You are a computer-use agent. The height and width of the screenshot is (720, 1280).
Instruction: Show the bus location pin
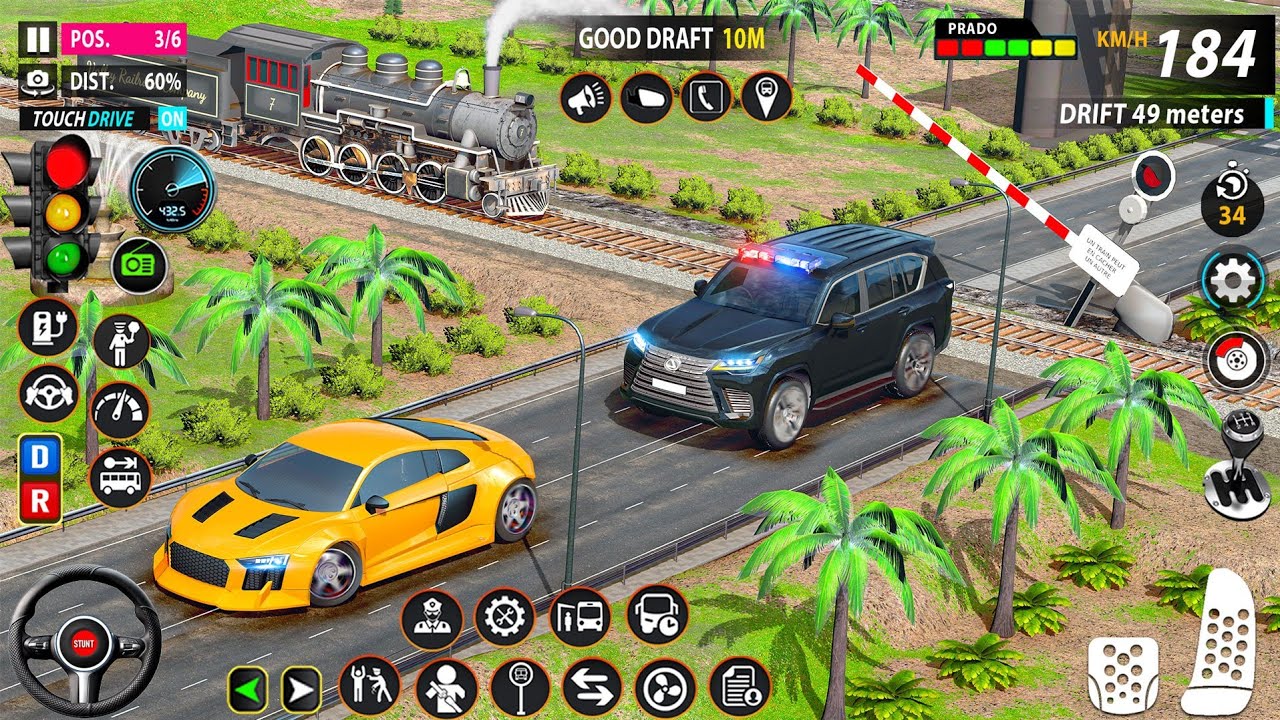pyautogui.click(x=766, y=97)
